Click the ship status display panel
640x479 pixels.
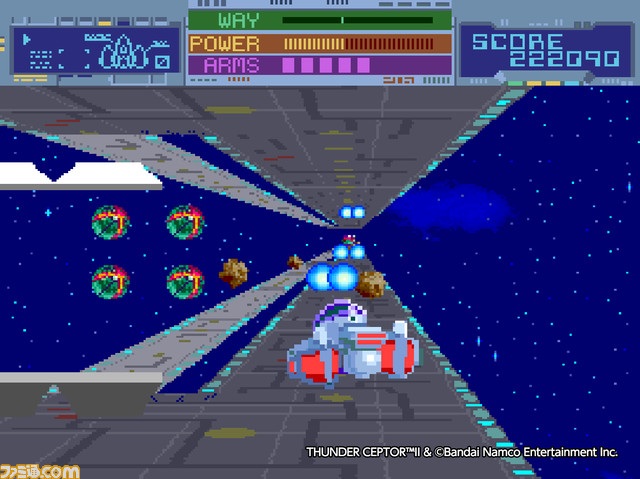click(x=97, y=50)
